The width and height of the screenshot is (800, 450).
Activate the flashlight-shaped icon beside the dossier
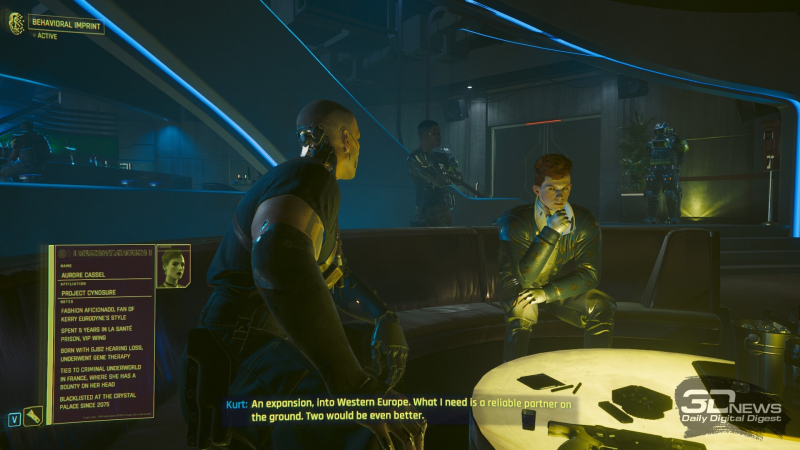[x=34, y=414]
